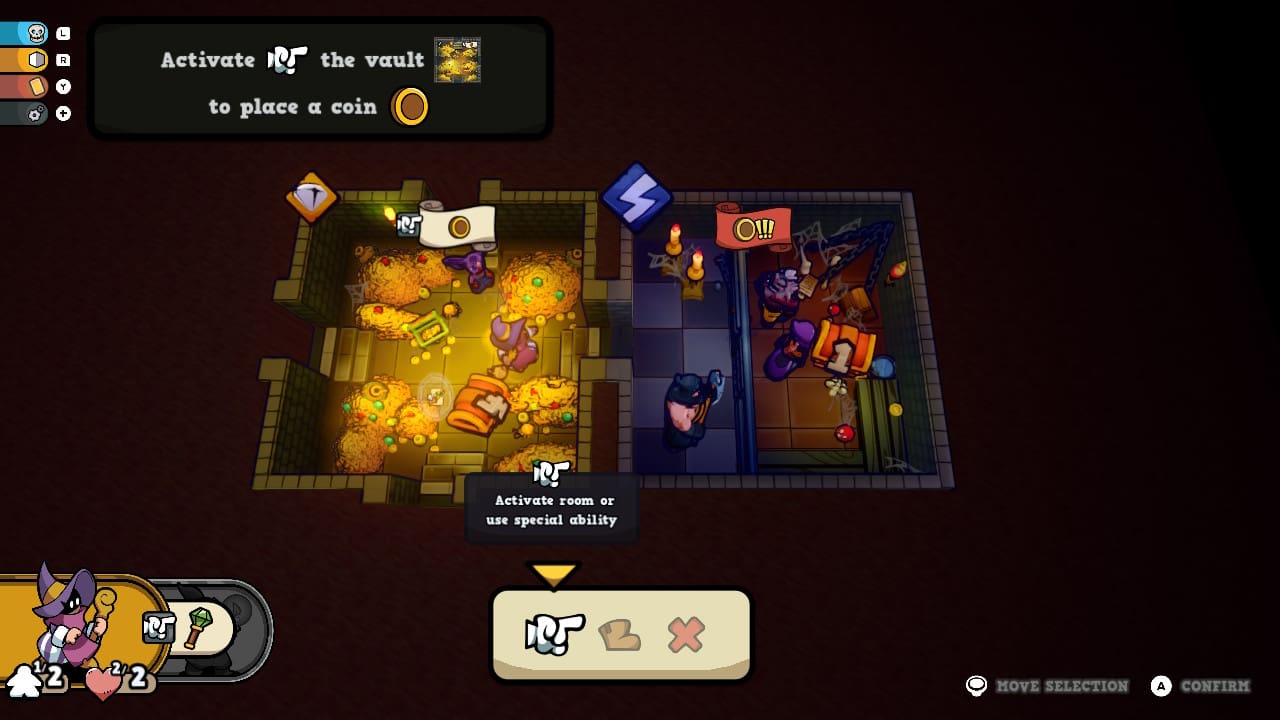
Task: Click the anvil marker above the treasure room
Action: [x=311, y=196]
